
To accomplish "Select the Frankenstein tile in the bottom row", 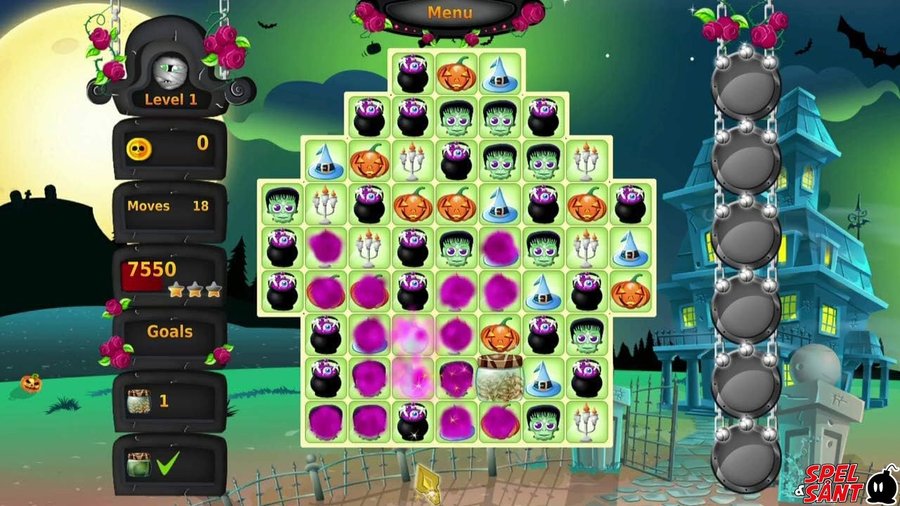I will click(542, 422).
